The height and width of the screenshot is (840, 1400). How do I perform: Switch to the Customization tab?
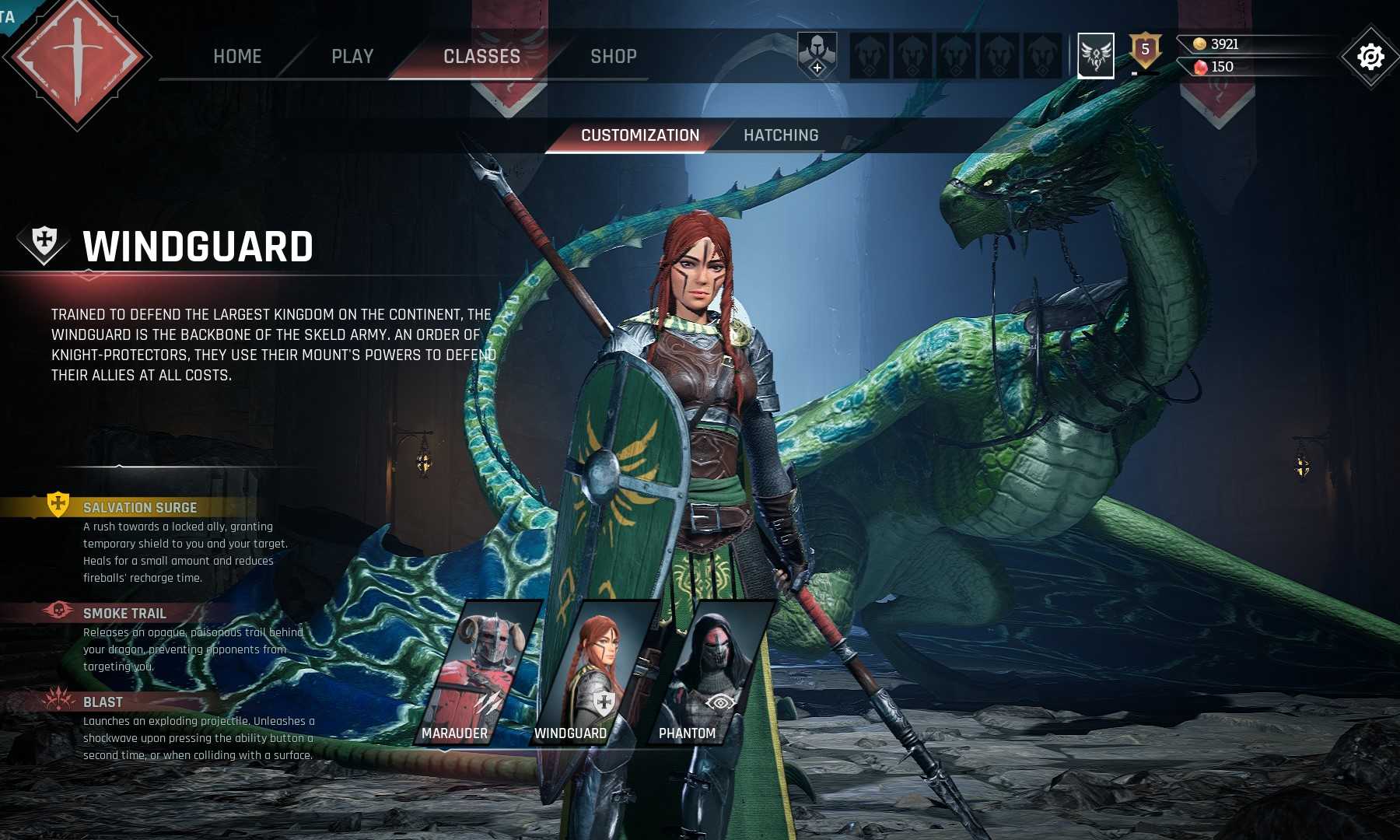[x=640, y=135]
